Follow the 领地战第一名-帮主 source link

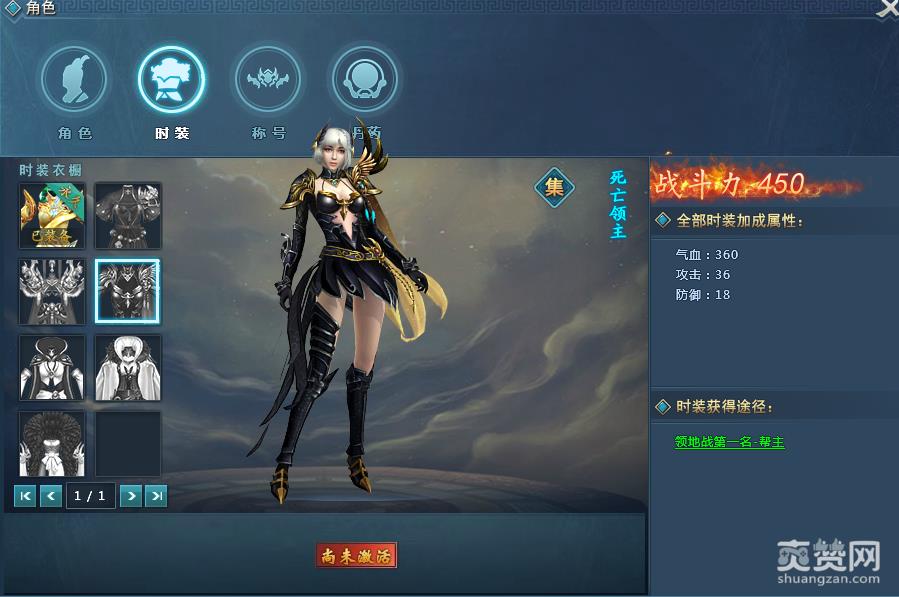pyautogui.click(x=729, y=442)
